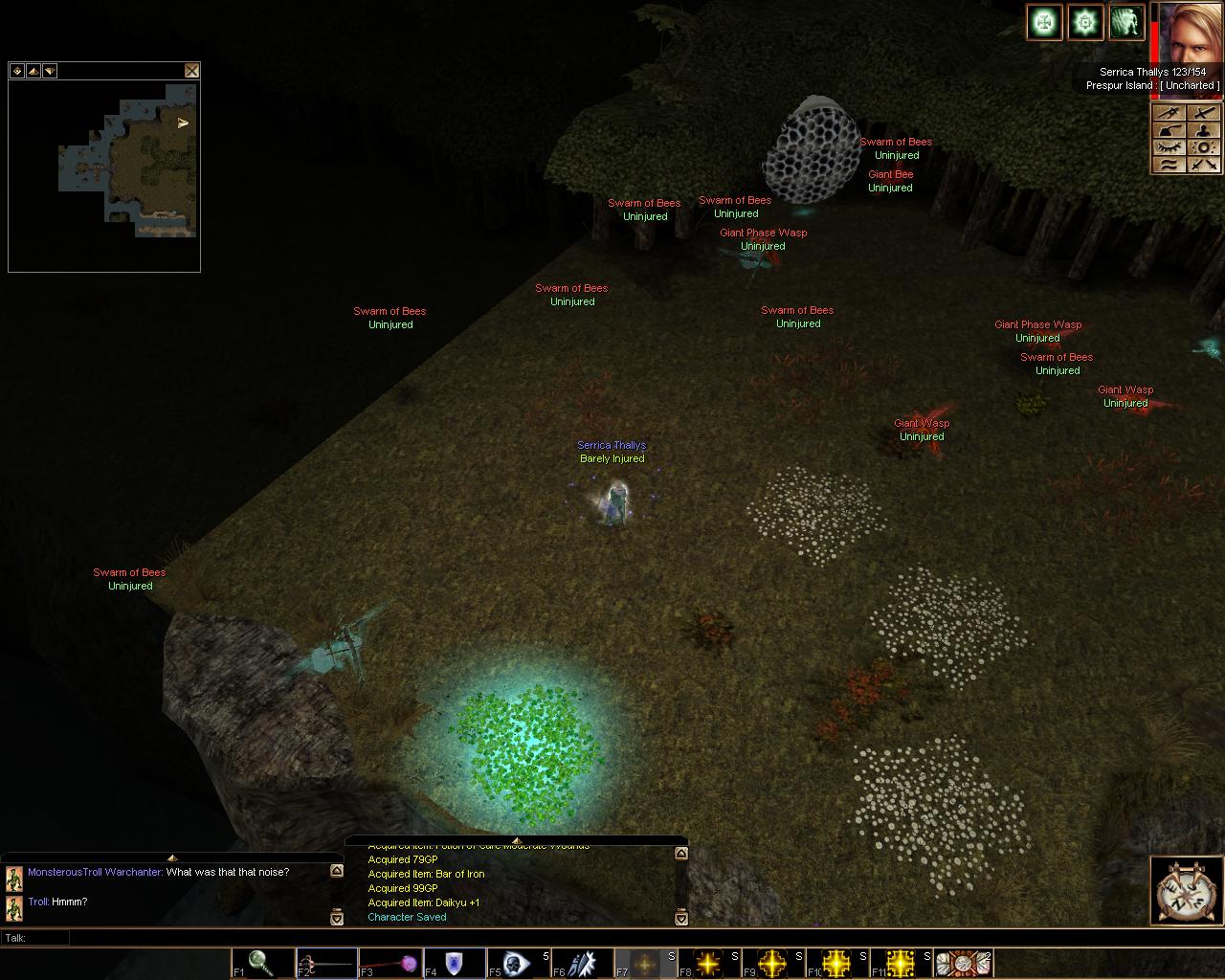The height and width of the screenshot is (980, 1225).
Task: Click the minimap's center-on-player button
Action: 16,71
